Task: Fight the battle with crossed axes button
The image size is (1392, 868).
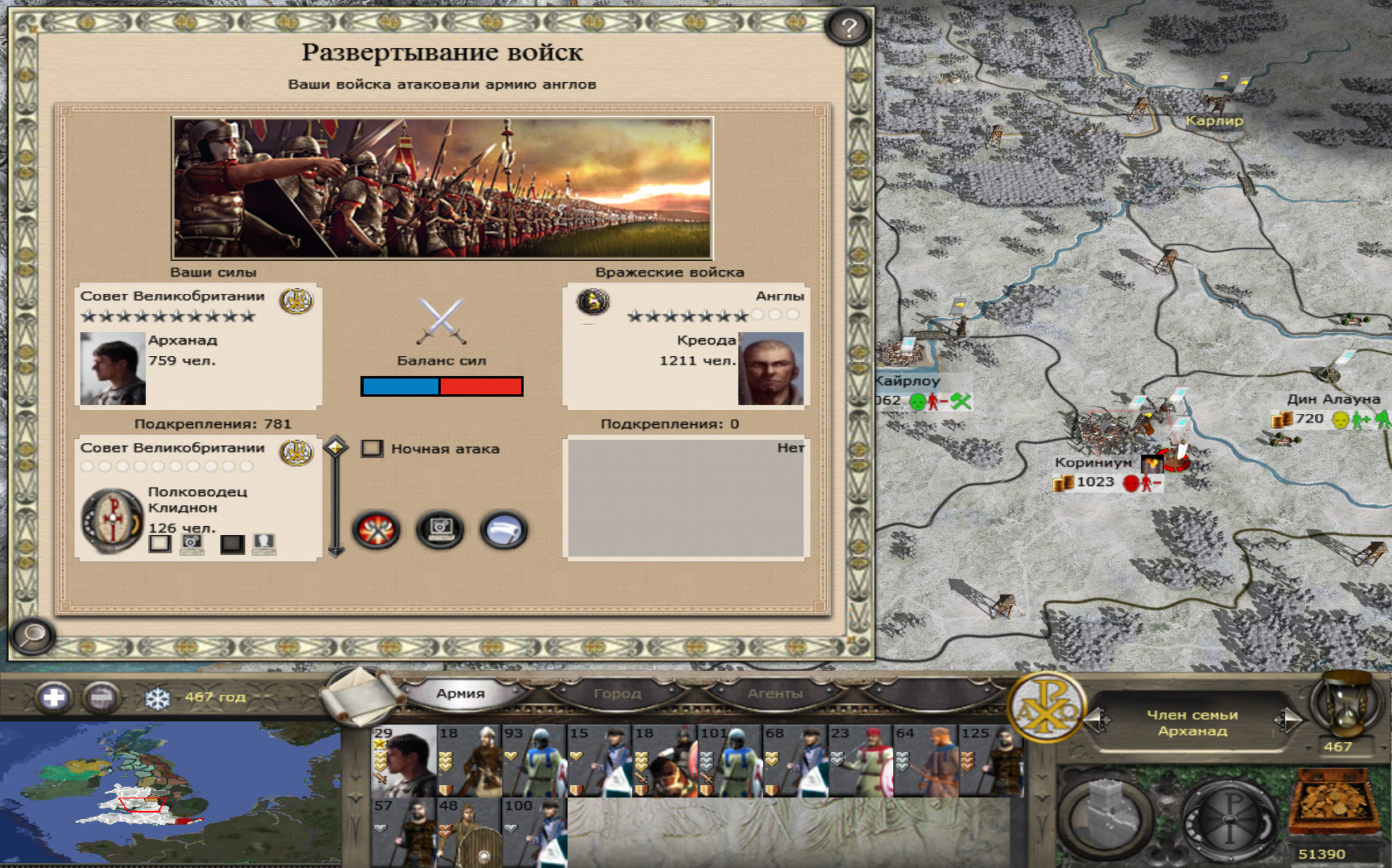Action: [x=377, y=530]
